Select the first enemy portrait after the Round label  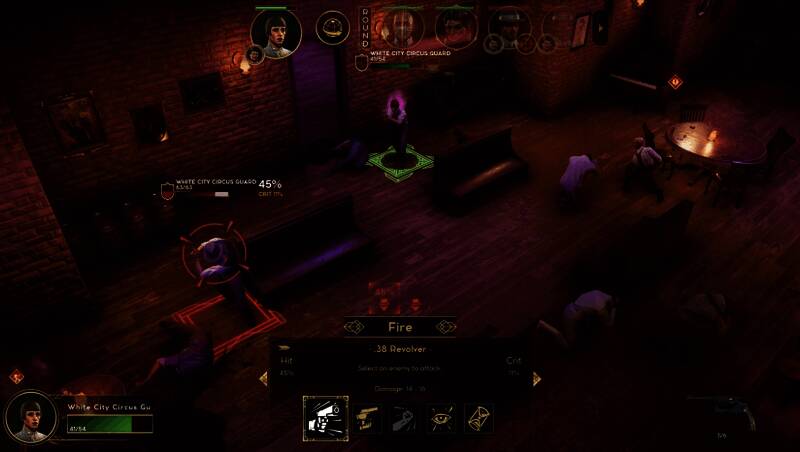coord(402,27)
